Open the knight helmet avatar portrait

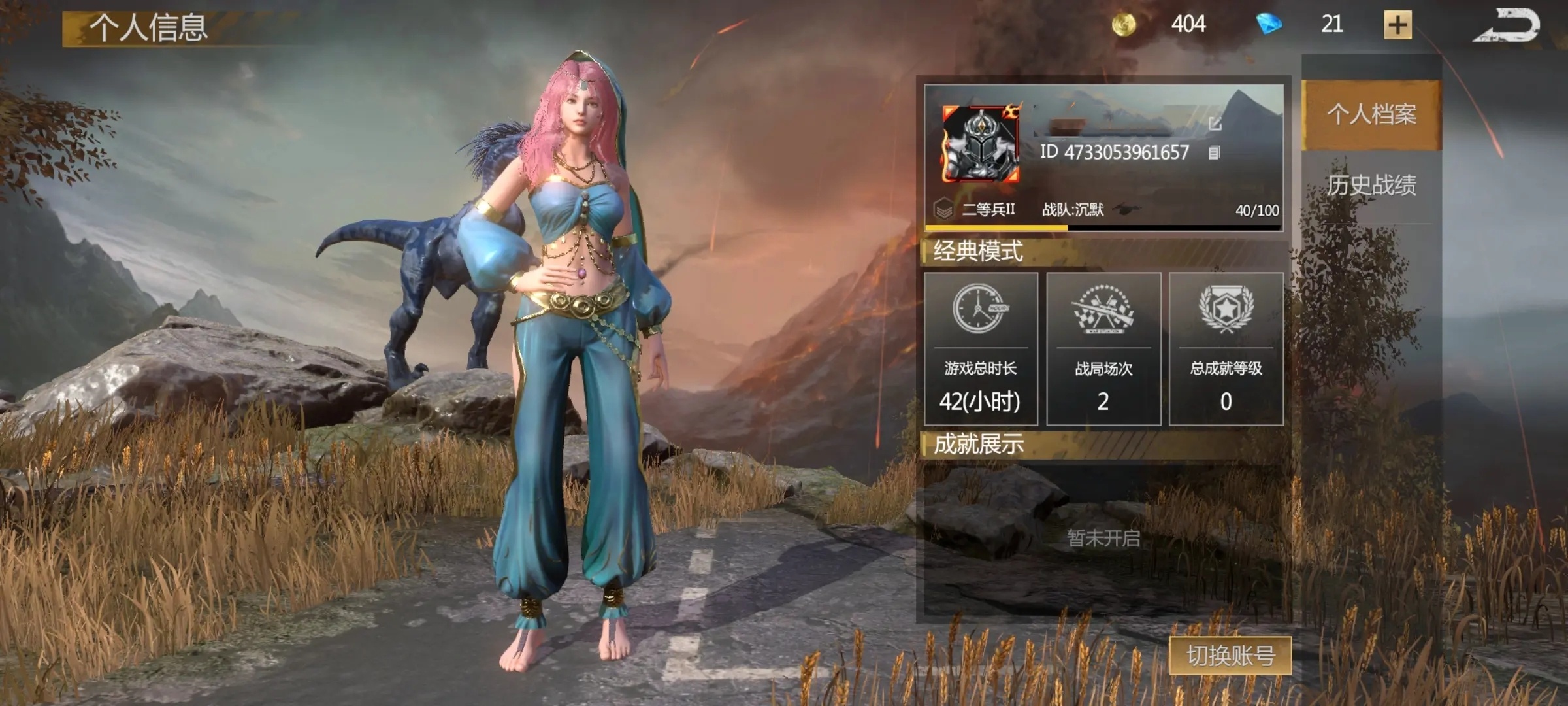click(x=980, y=144)
